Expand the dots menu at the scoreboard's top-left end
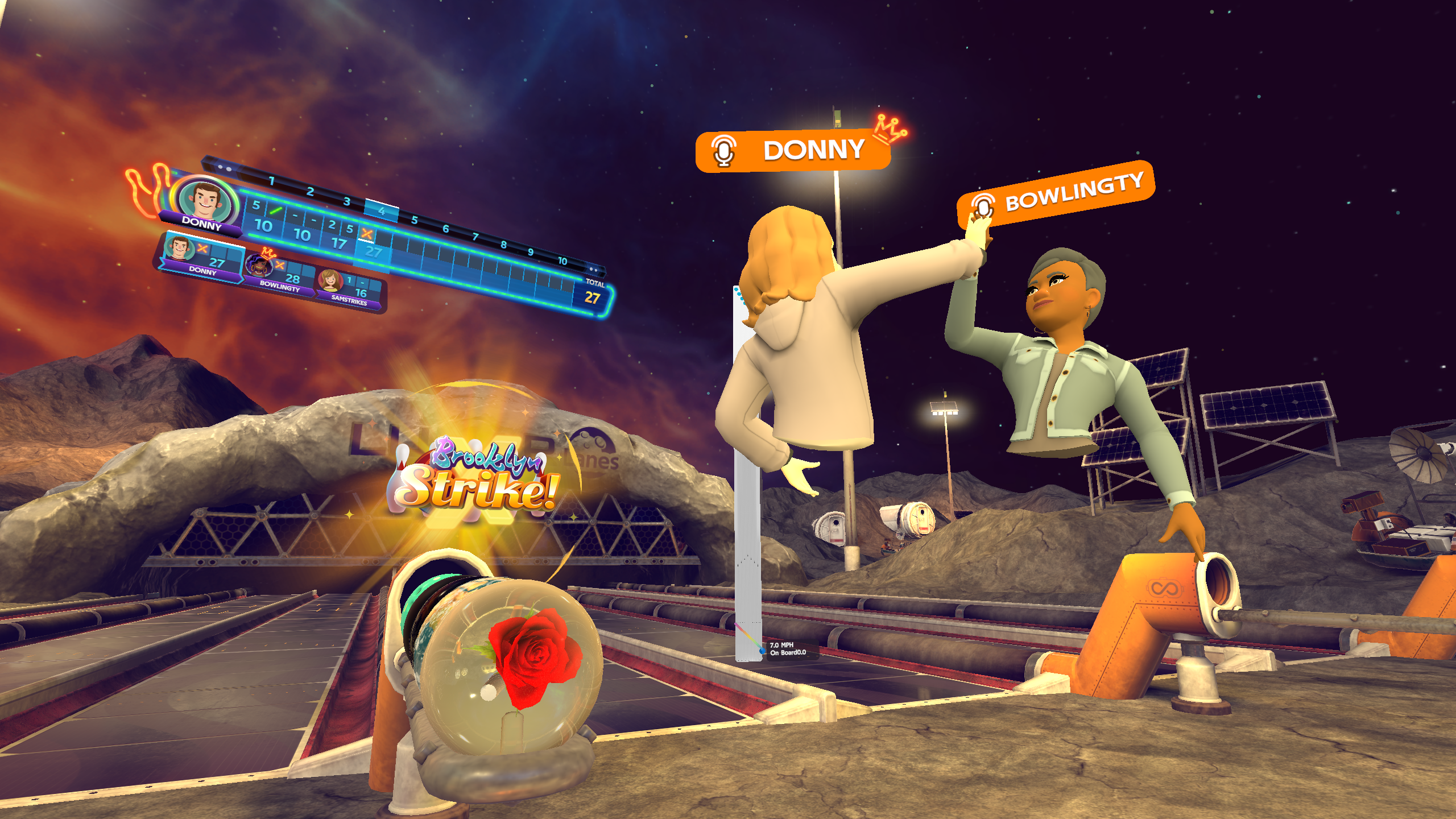 225,167
